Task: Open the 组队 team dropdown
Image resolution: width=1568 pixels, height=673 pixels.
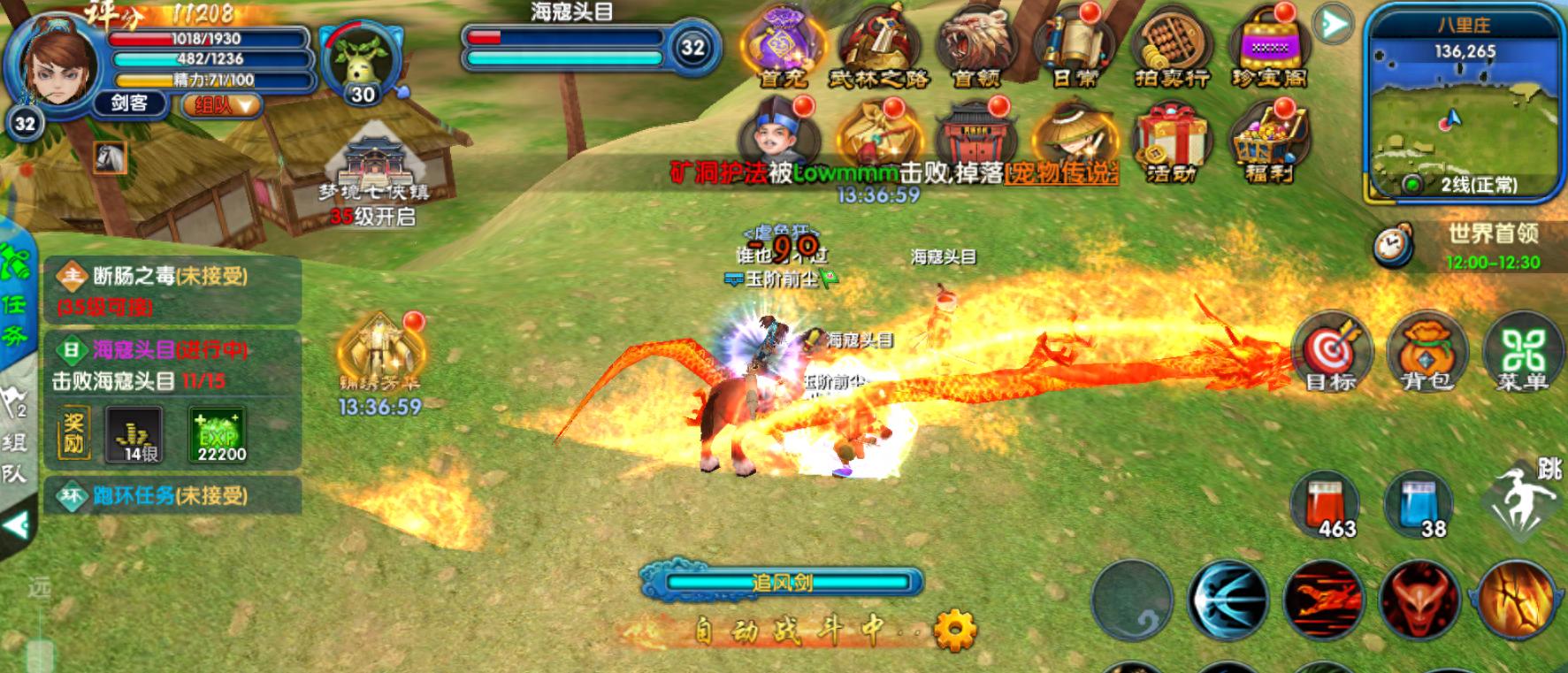Action: [223, 105]
